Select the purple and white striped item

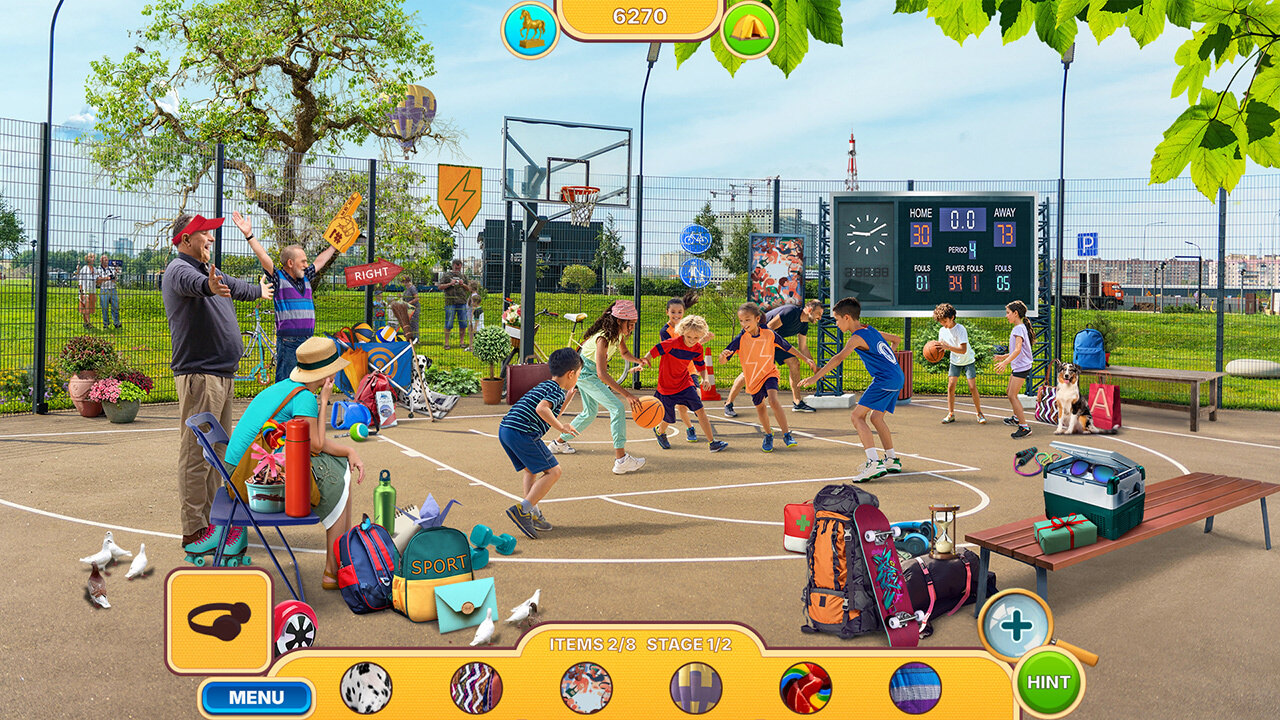pyautogui.click(x=915, y=687)
